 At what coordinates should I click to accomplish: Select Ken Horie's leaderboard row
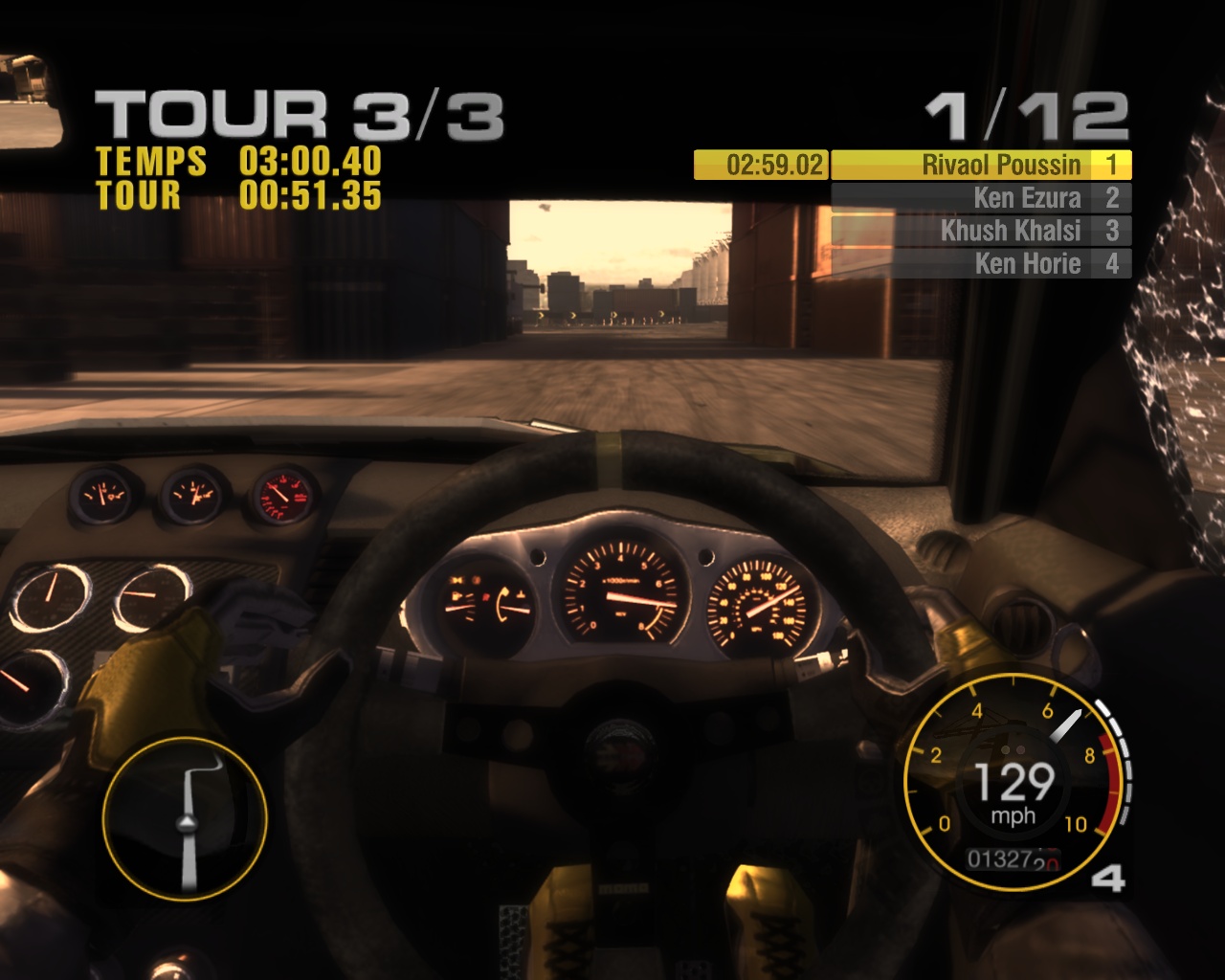(x=980, y=263)
